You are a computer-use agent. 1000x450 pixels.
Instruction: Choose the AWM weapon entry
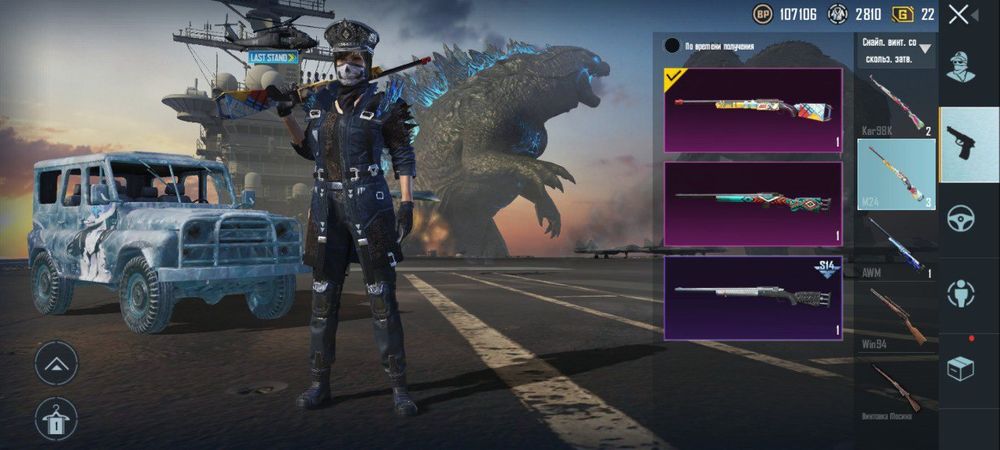tap(896, 243)
